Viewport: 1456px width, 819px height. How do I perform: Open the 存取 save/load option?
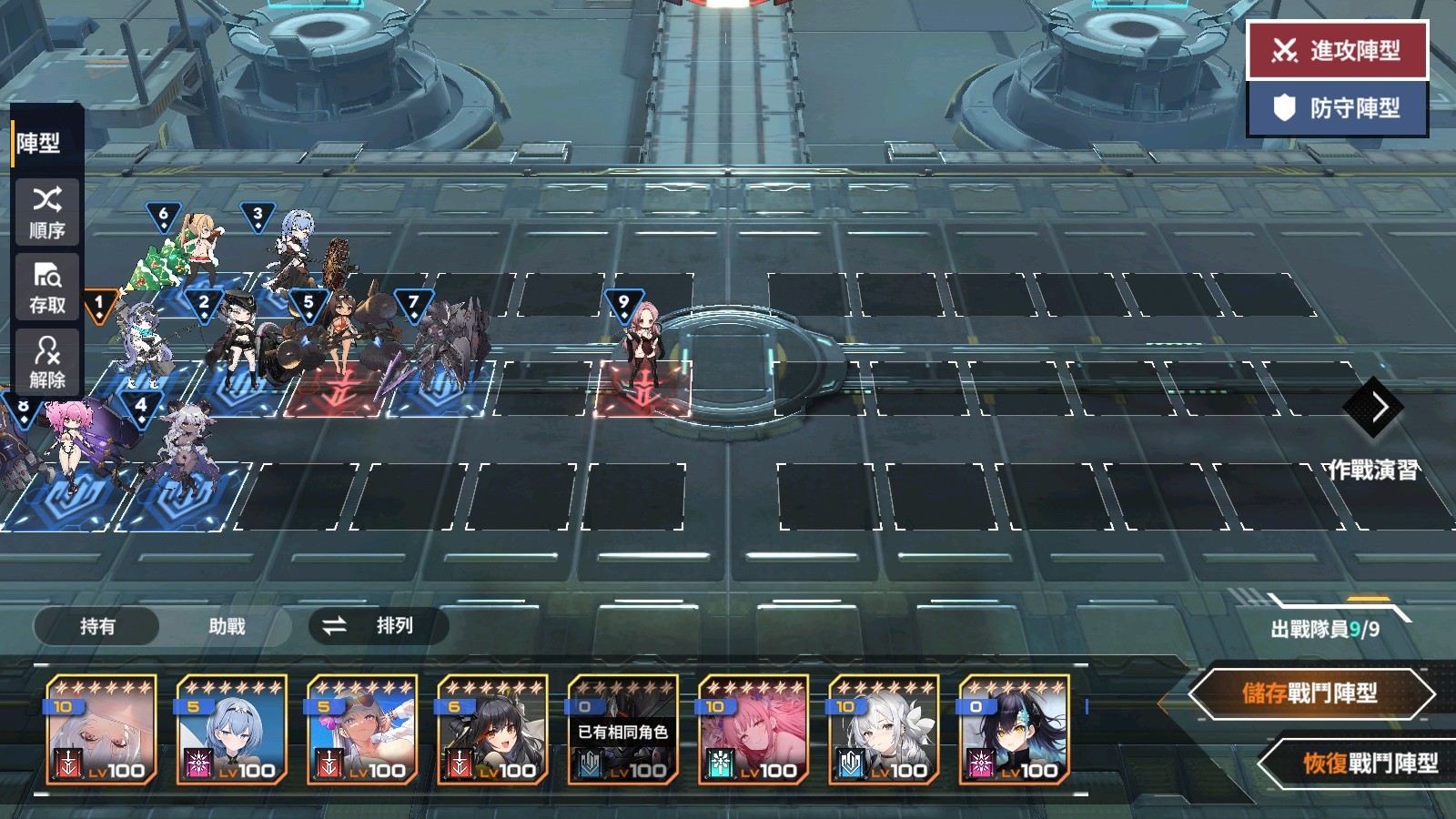pyautogui.click(x=47, y=288)
